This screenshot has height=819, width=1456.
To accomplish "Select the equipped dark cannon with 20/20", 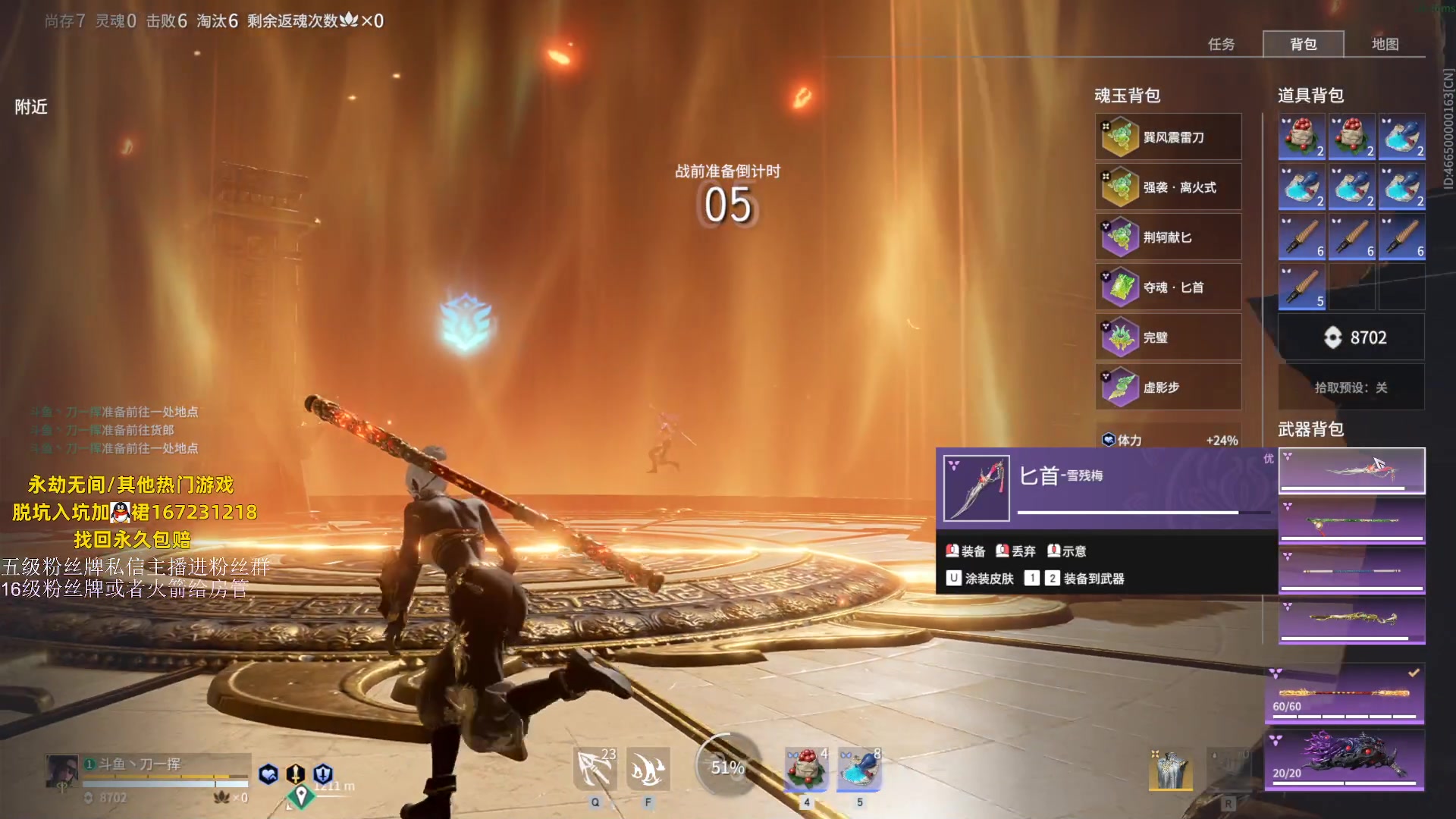I will [1344, 758].
